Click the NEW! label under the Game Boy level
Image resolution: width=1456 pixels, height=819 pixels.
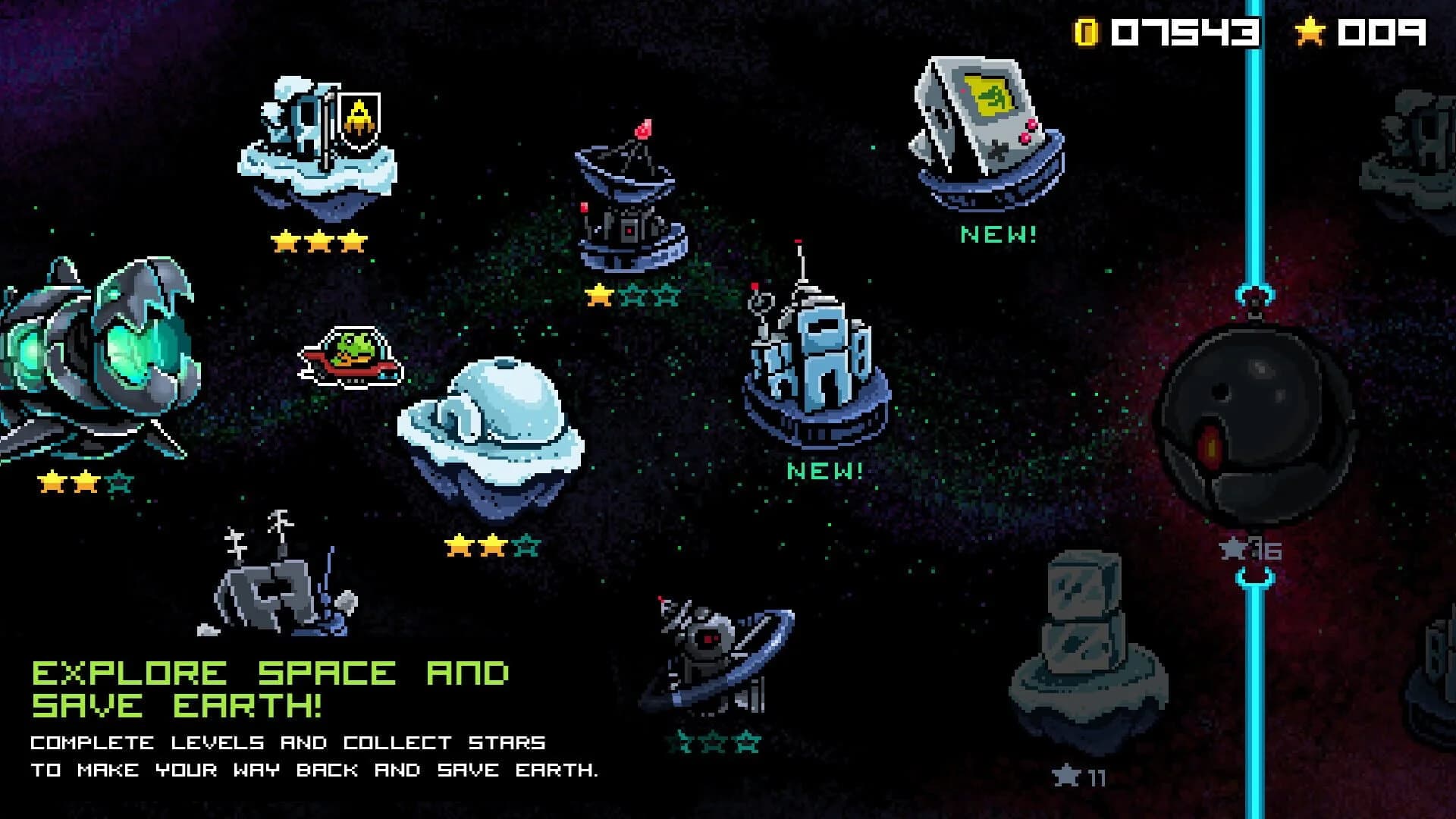(x=999, y=235)
